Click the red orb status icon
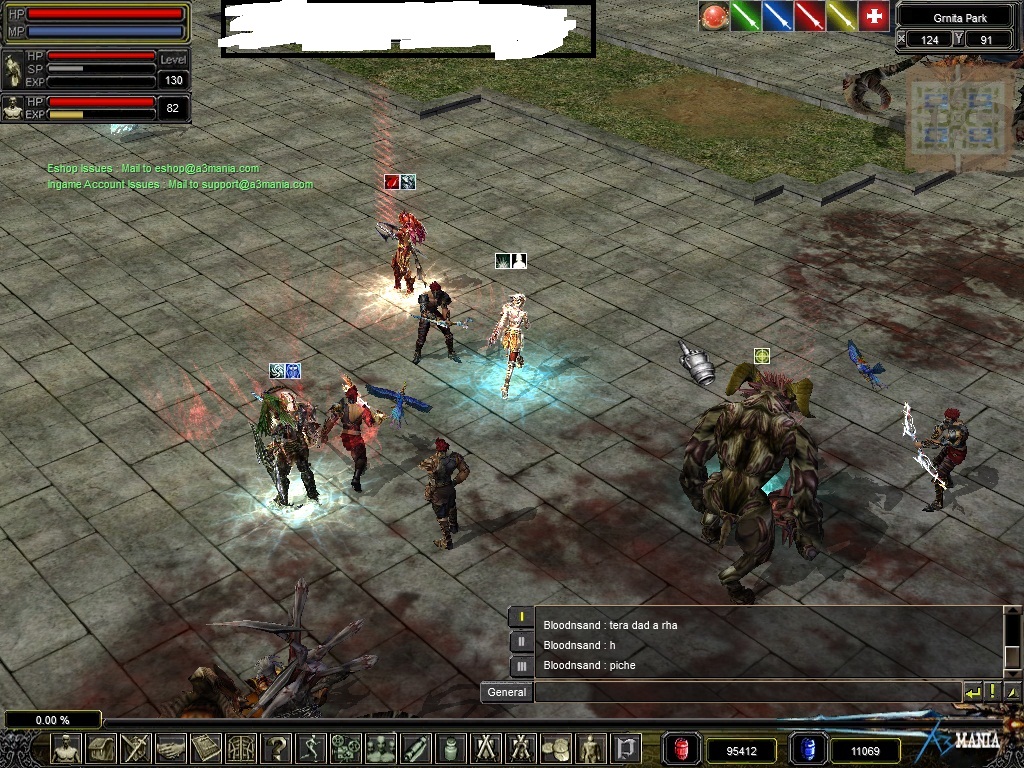The width and height of the screenshot is (1024, 768). [713, 16]
